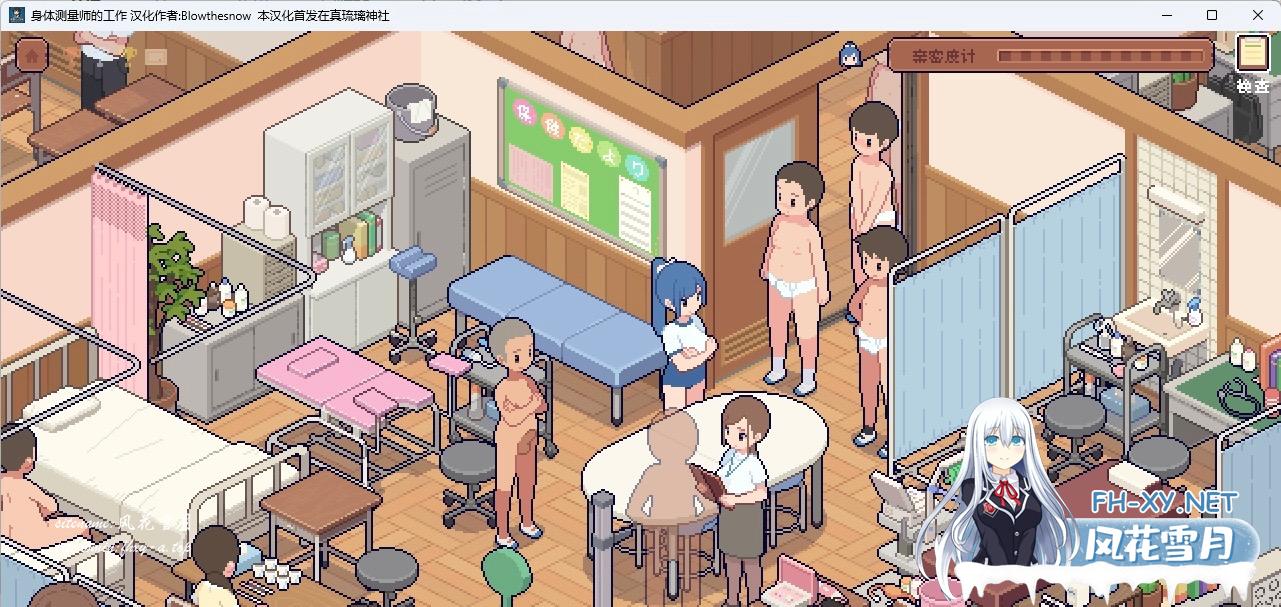This screenshot has height=607, width=1281.
Task: Open the 检查 clipboard checklist
Action: pos(1251,57)
